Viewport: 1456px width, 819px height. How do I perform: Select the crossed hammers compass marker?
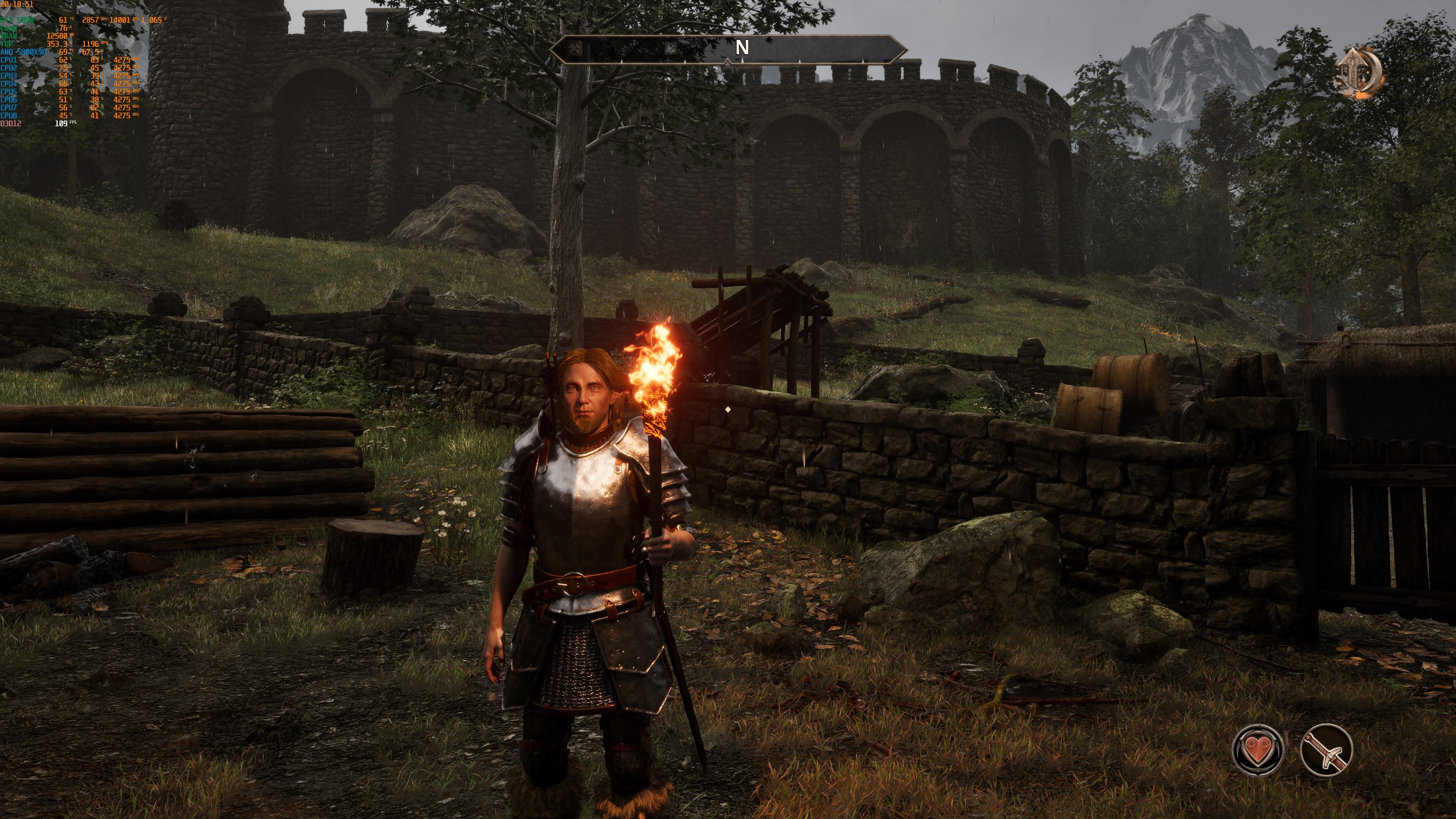tap(574, 48)
